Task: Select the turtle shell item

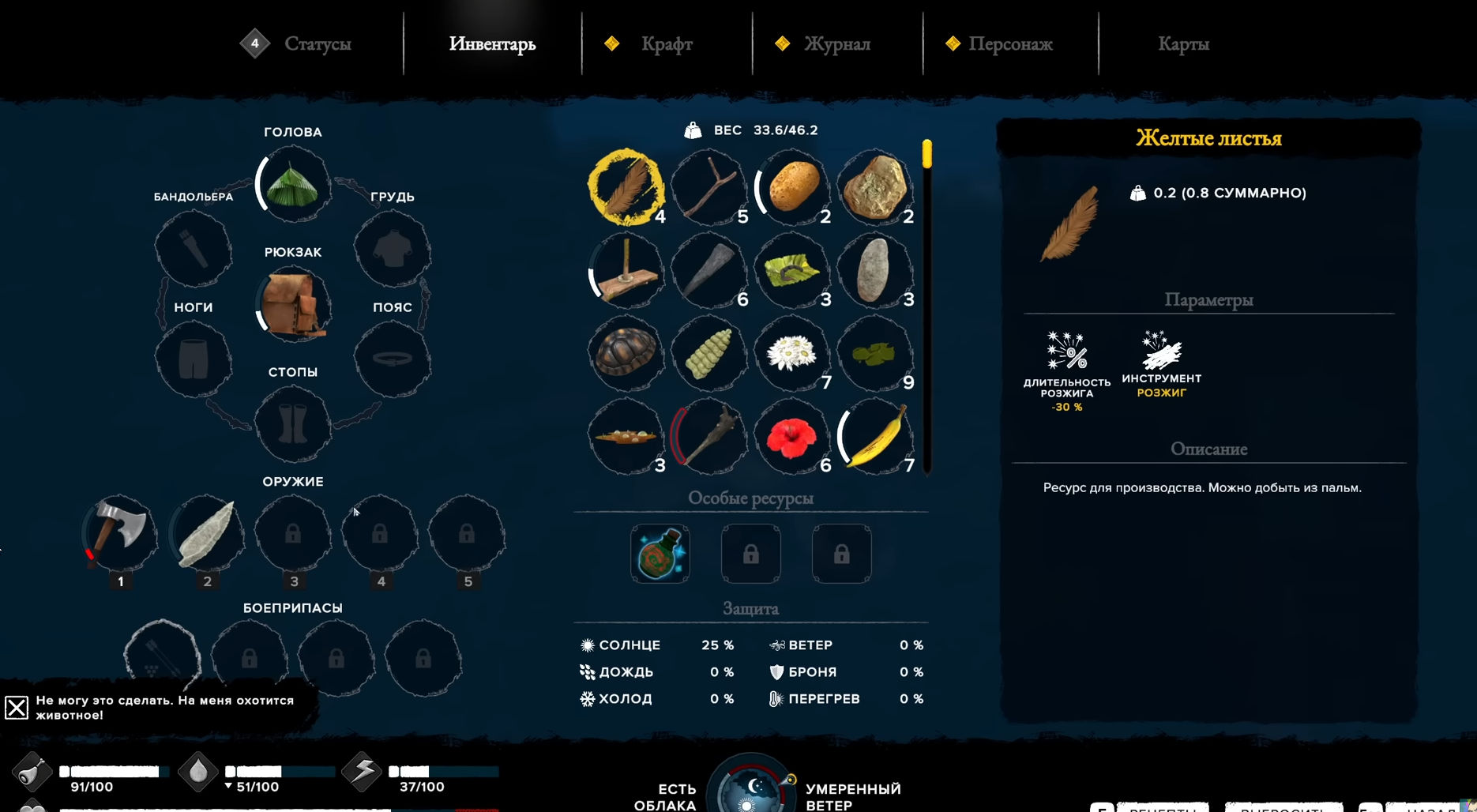Action: tap(626, 352)
